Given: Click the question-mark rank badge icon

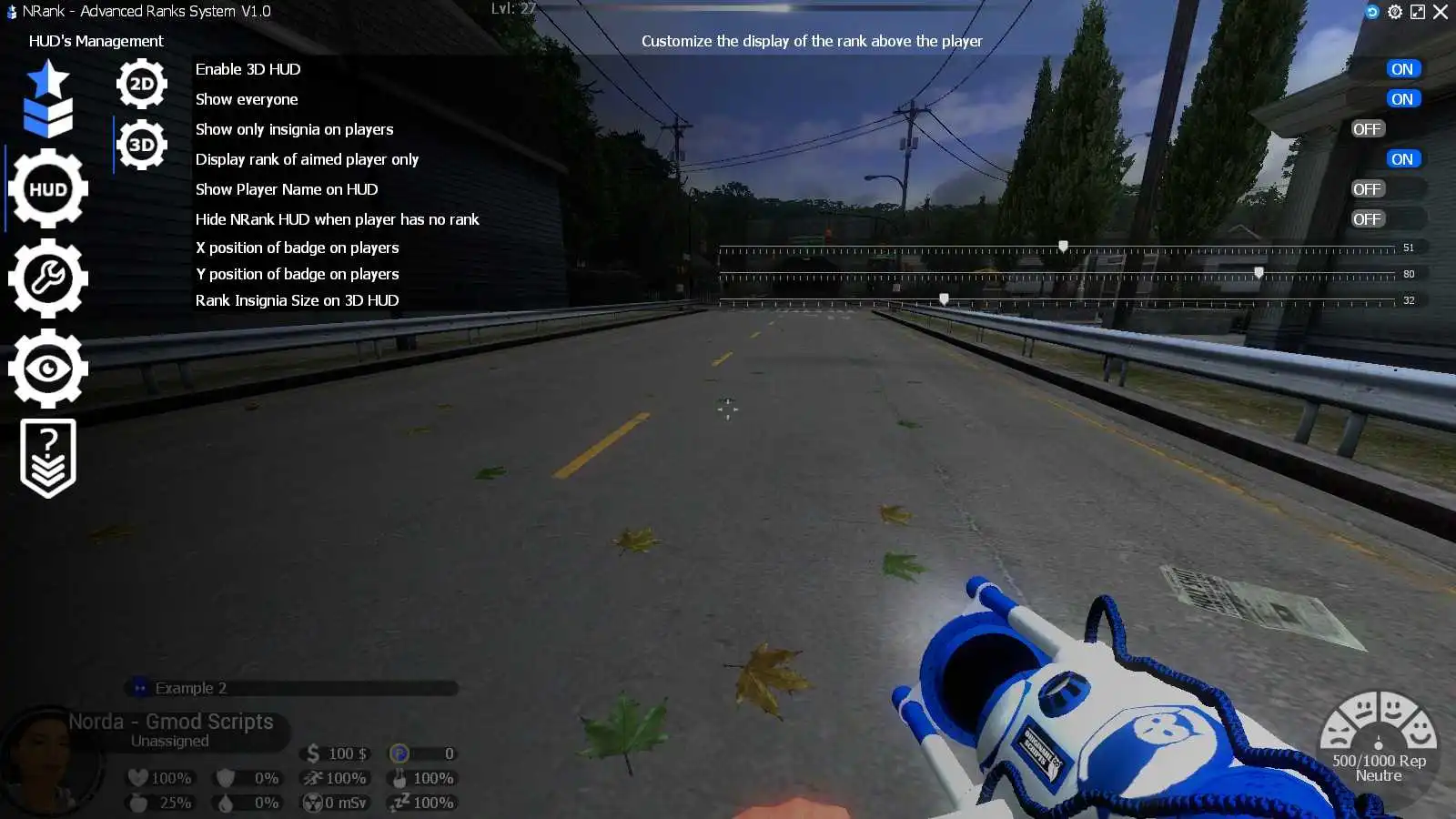Looking at the screenshot, I should 48,455.
